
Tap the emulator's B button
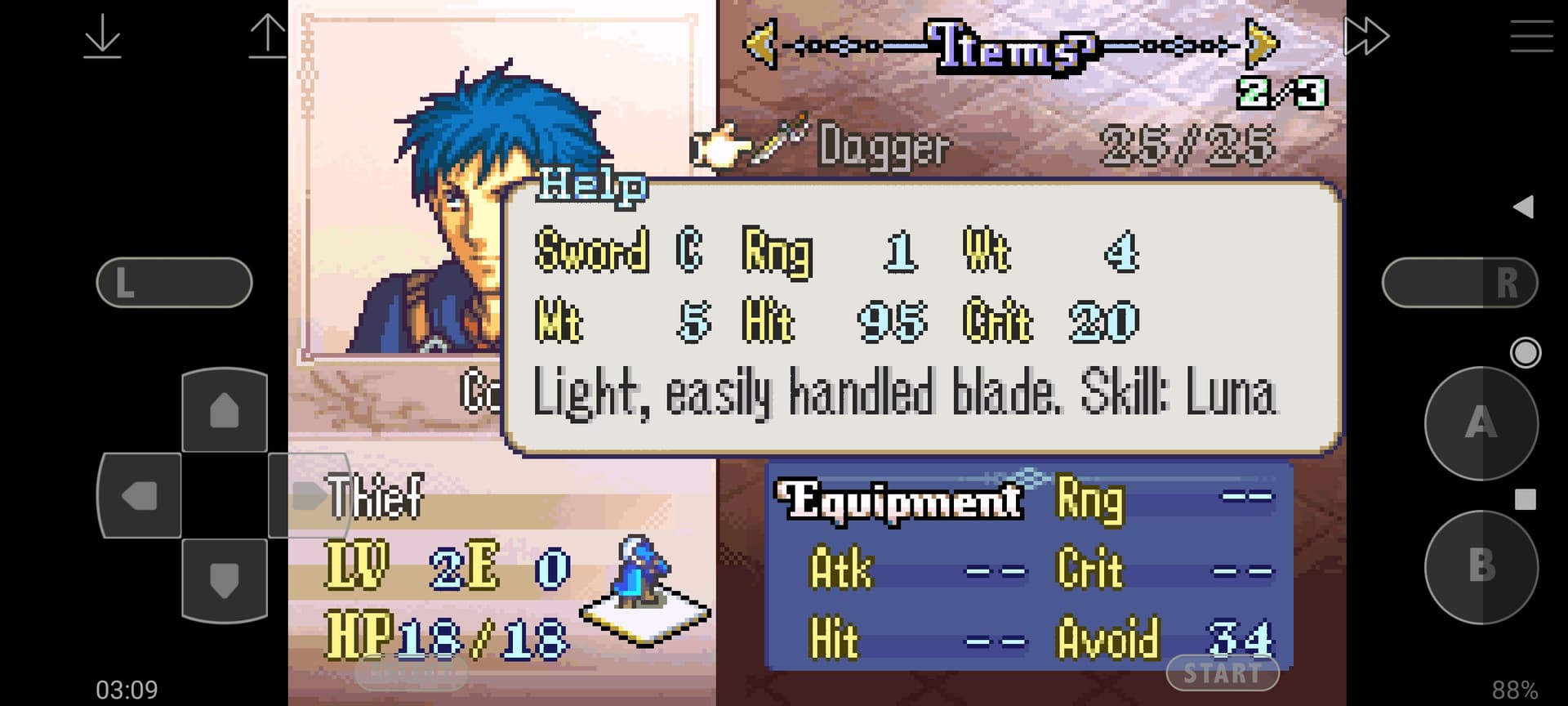pyautogui.click(x=1481, y=566)
